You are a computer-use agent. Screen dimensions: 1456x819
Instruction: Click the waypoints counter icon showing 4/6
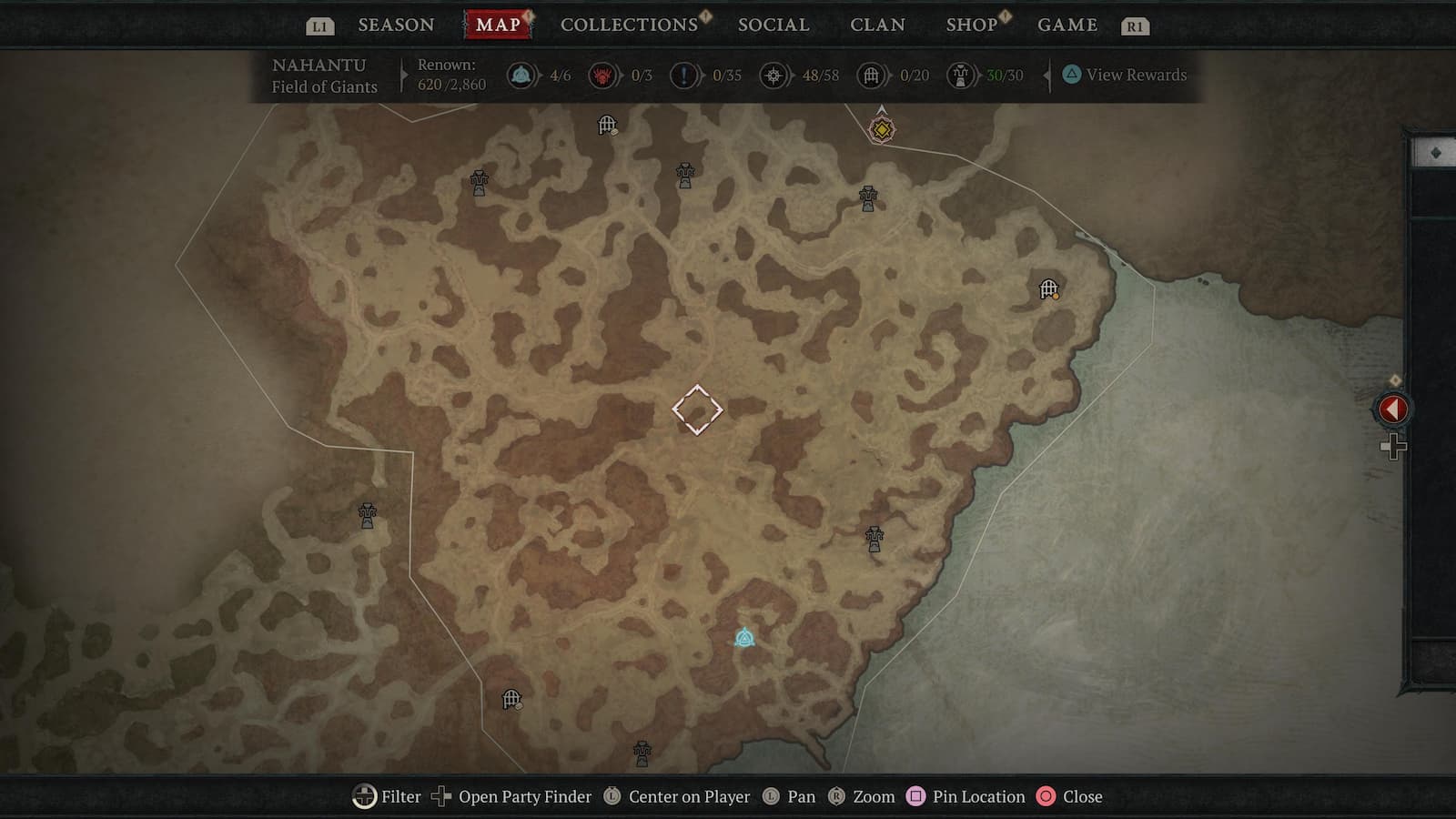(x=521, y=76)
